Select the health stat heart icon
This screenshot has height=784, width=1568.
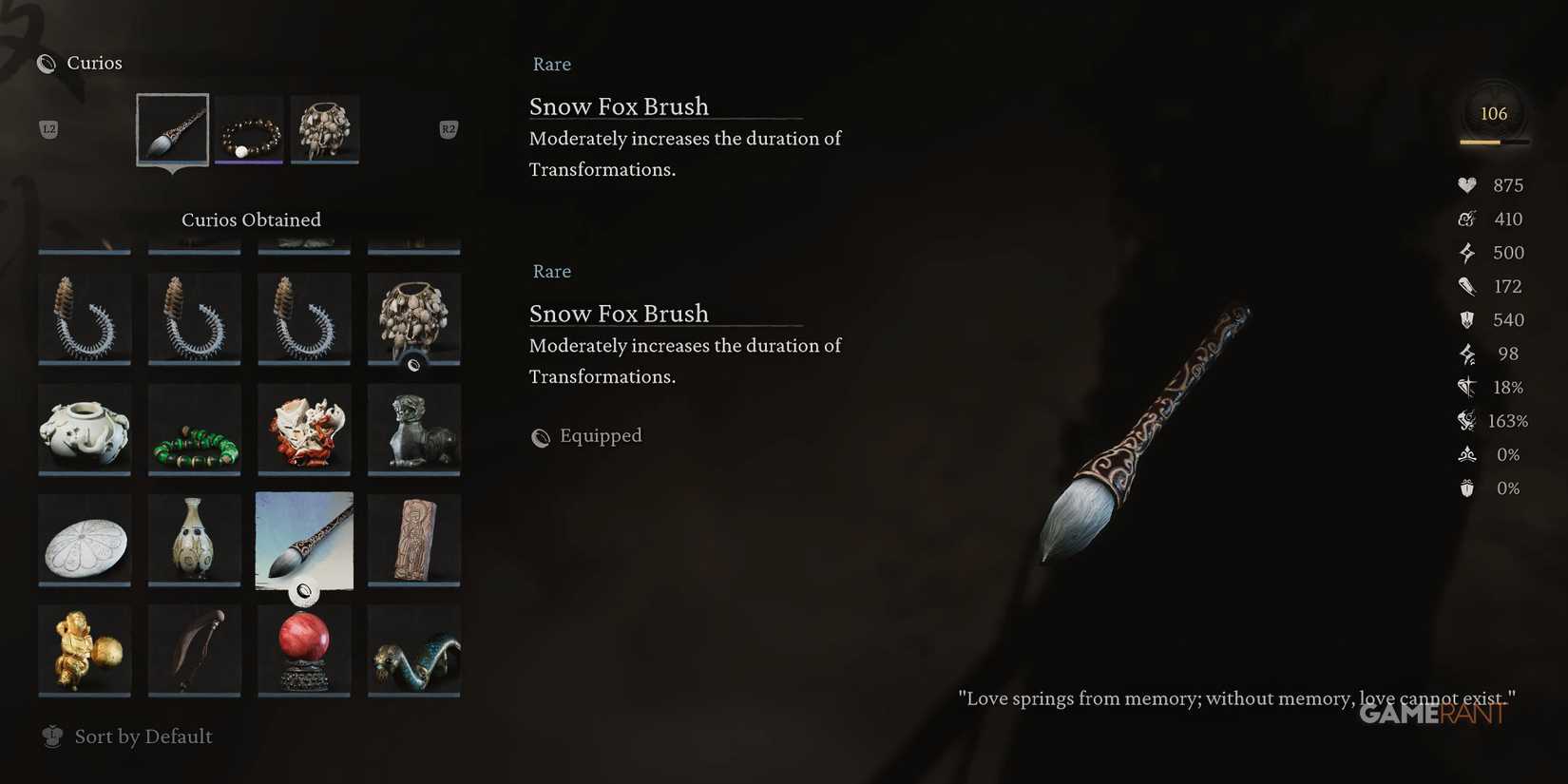tap(1466, 185)
